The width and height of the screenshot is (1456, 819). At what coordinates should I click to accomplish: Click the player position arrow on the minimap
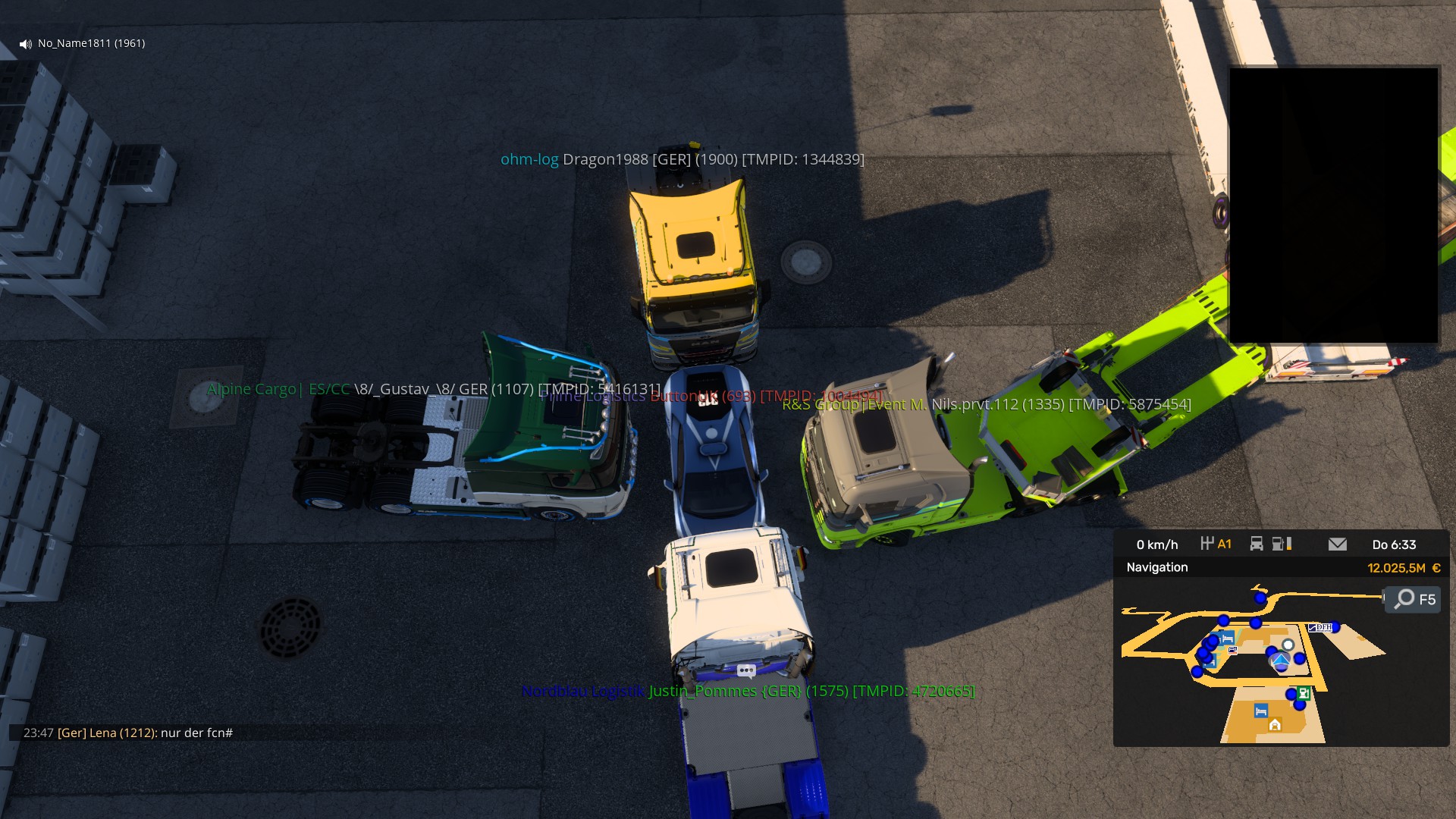[1281, 661]
